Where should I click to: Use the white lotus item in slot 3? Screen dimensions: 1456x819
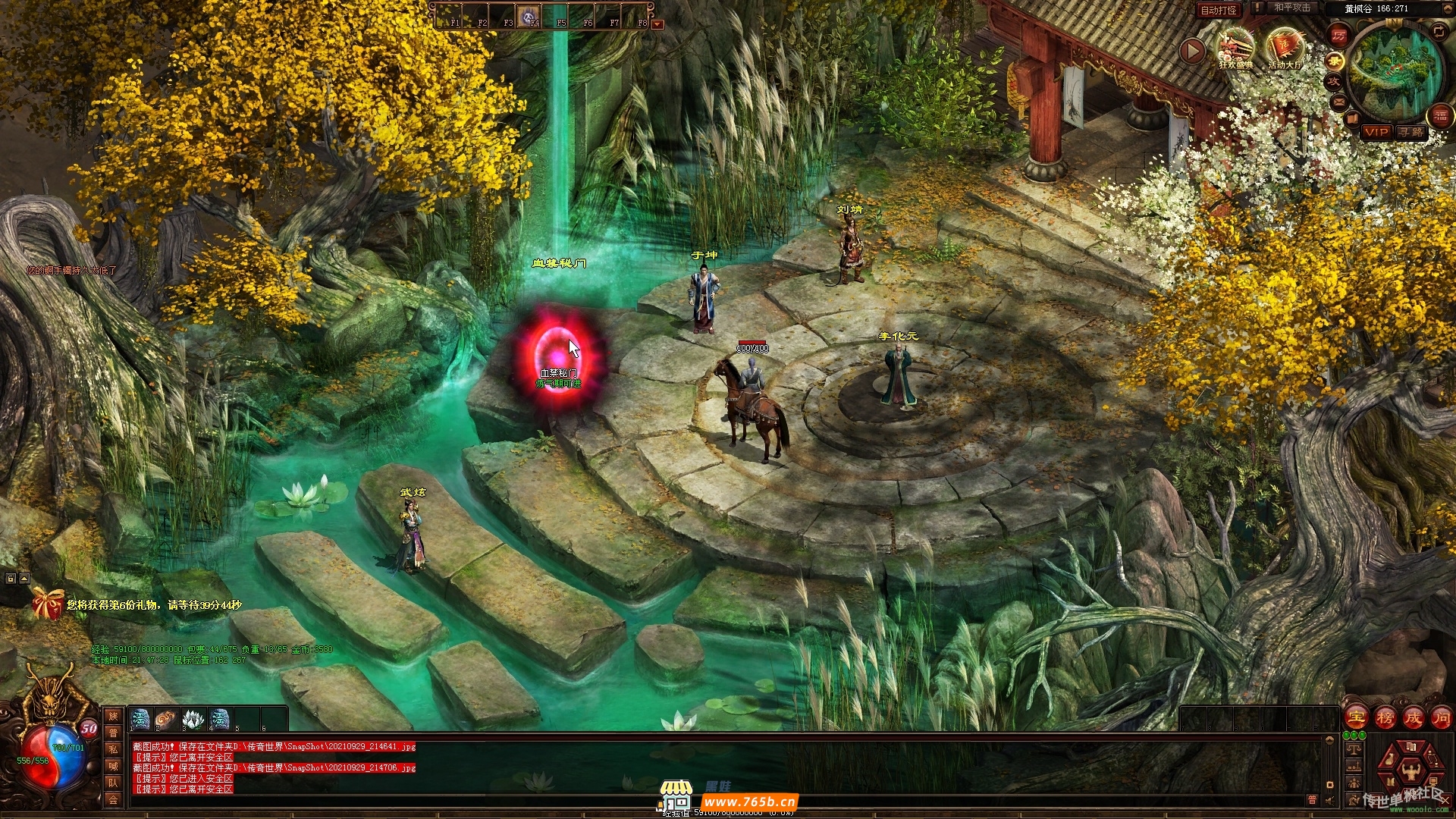(x=193, y=718)
